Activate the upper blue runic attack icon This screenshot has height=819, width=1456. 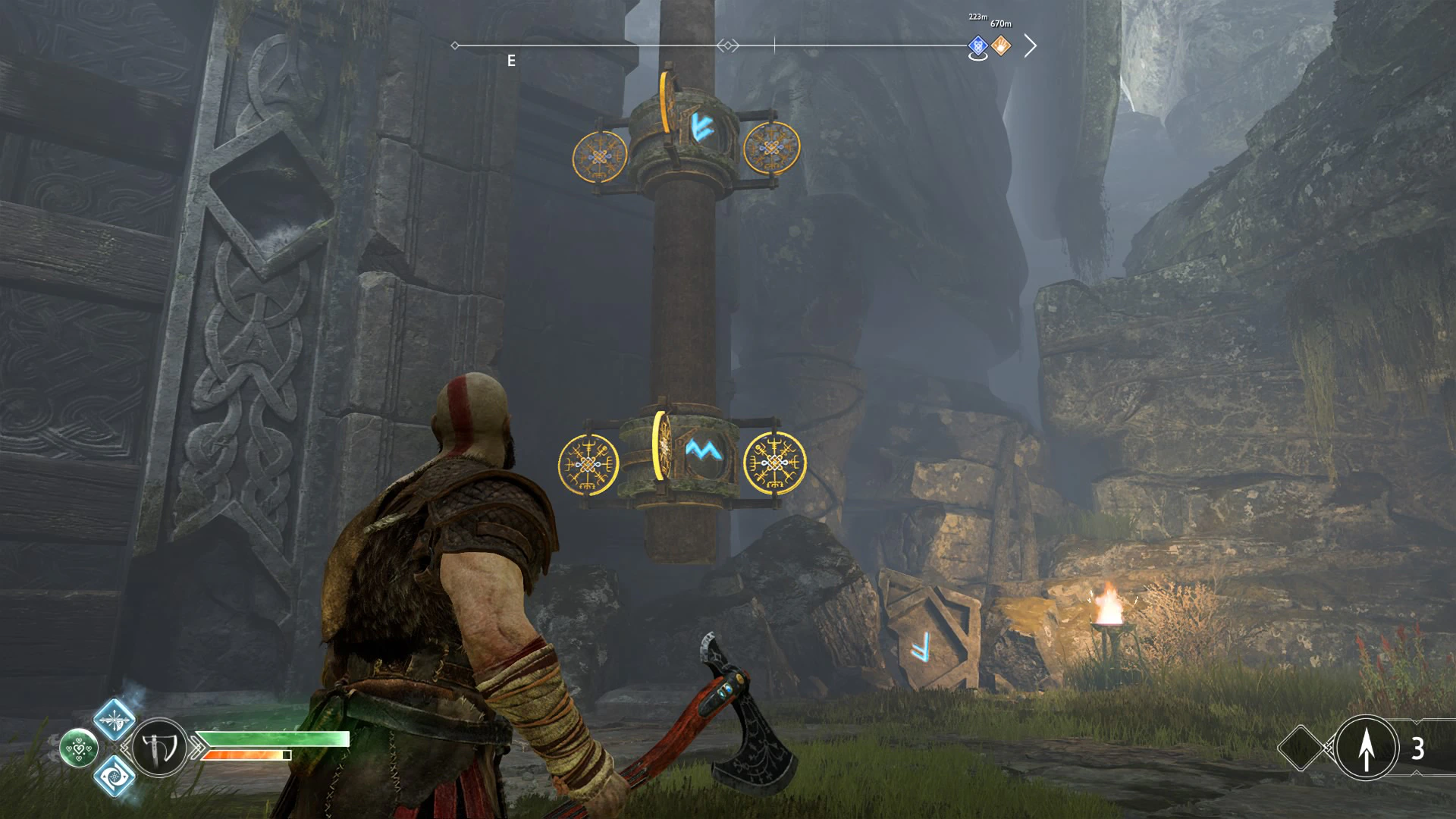point(115,718)
